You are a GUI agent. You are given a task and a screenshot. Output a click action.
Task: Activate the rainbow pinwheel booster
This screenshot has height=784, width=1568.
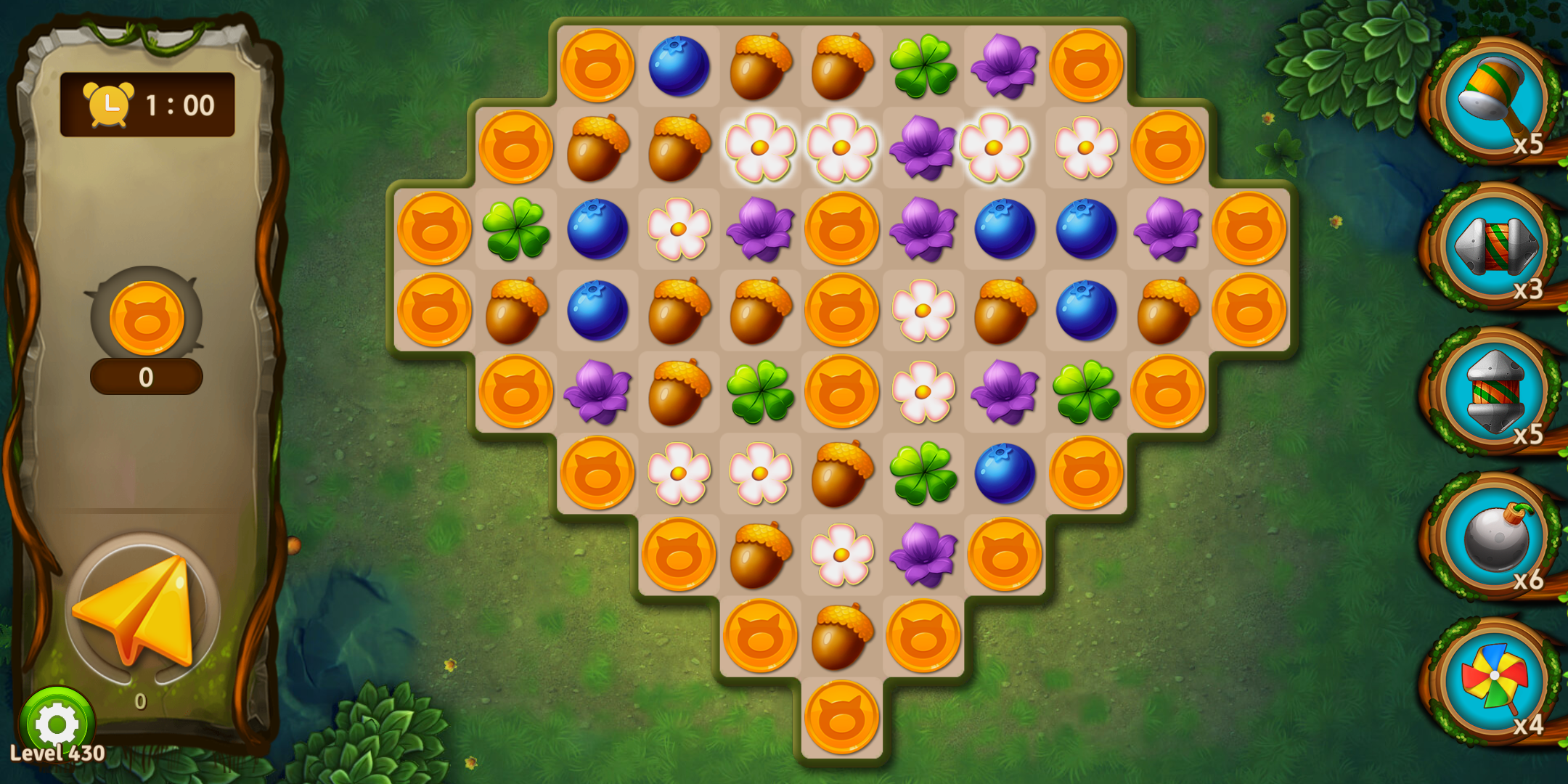coord(1494,679)
